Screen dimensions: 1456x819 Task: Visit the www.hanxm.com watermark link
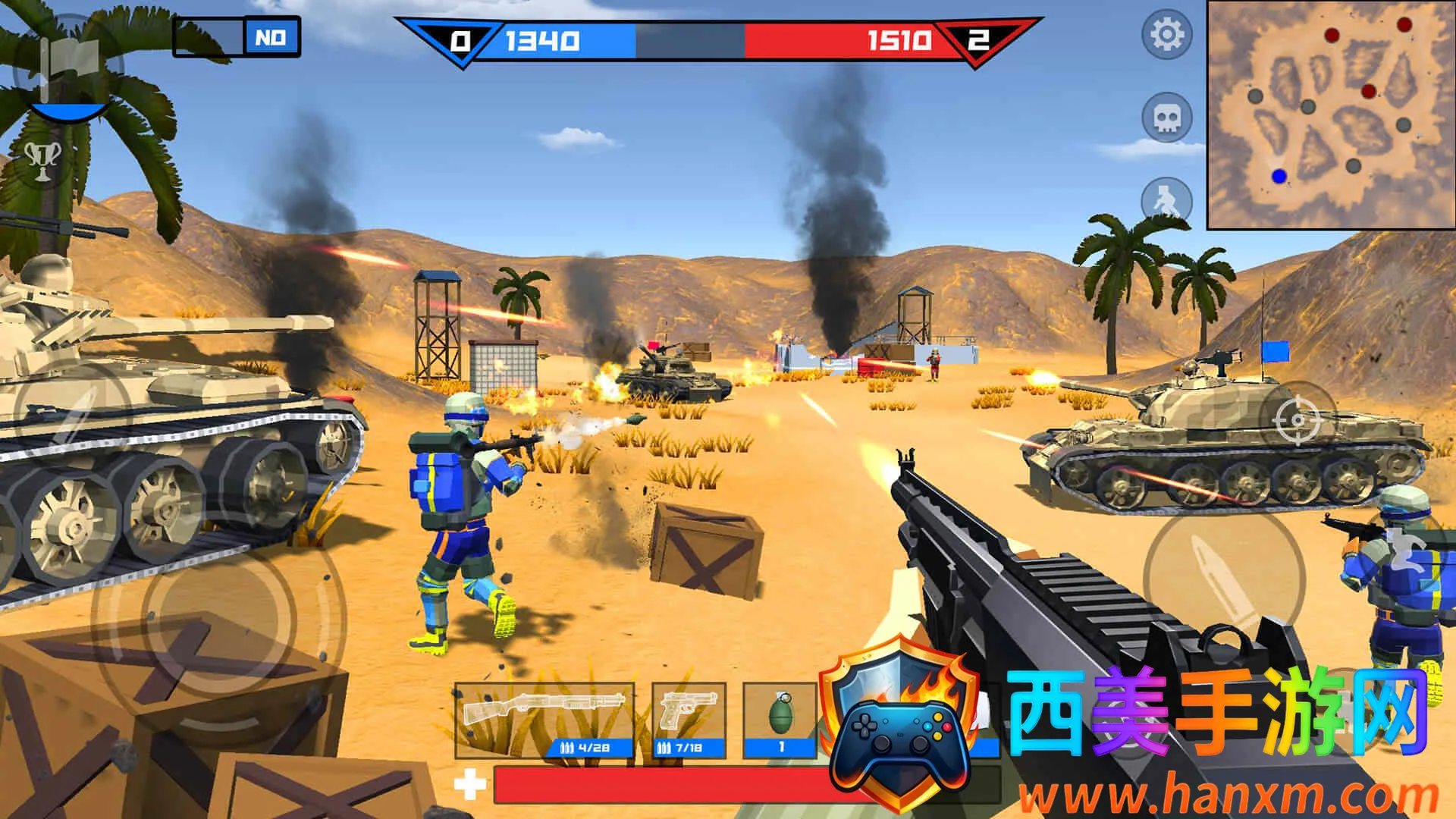(x=1228, y=796)
